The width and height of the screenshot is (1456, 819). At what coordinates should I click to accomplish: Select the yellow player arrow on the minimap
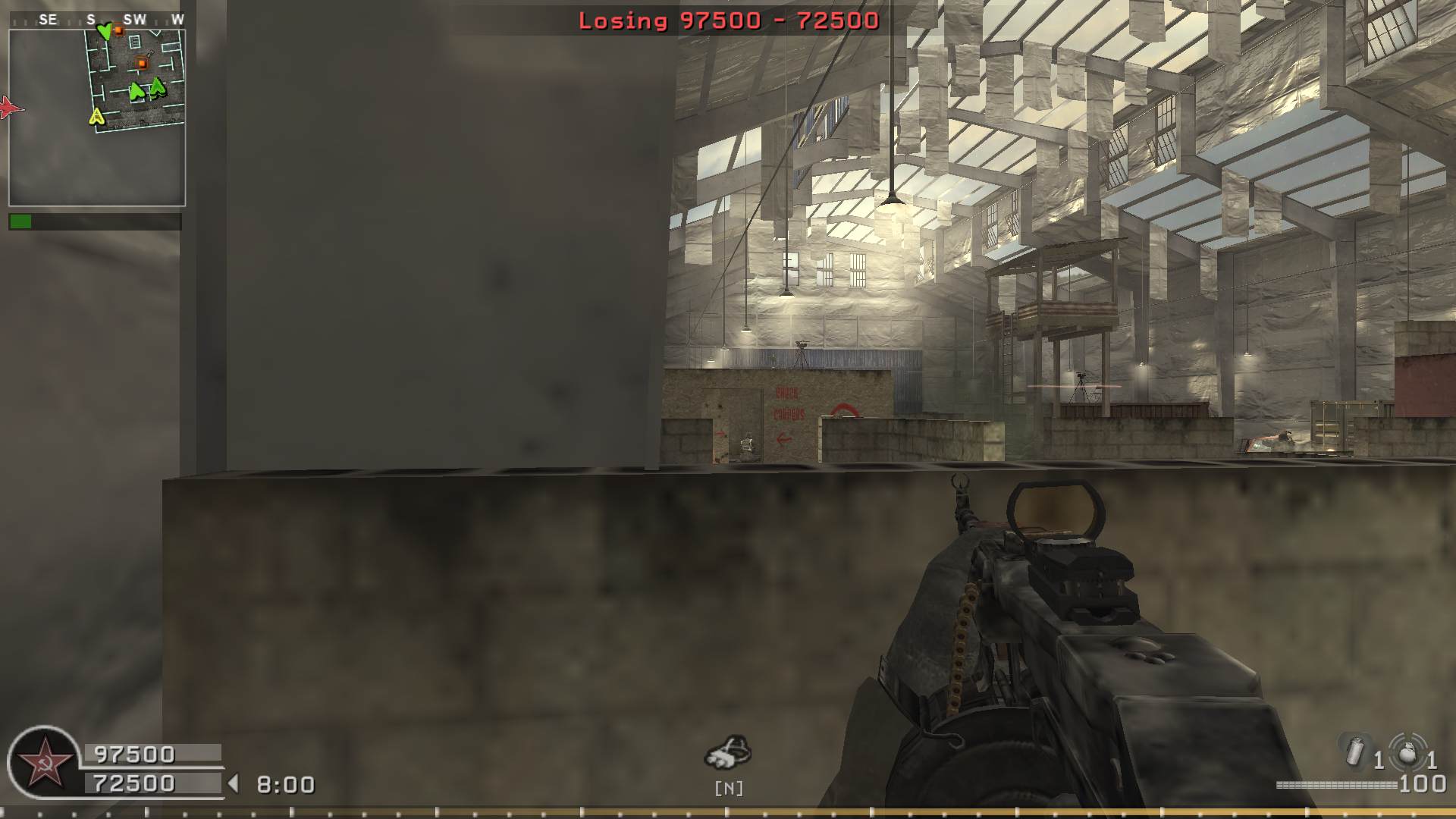96,117
